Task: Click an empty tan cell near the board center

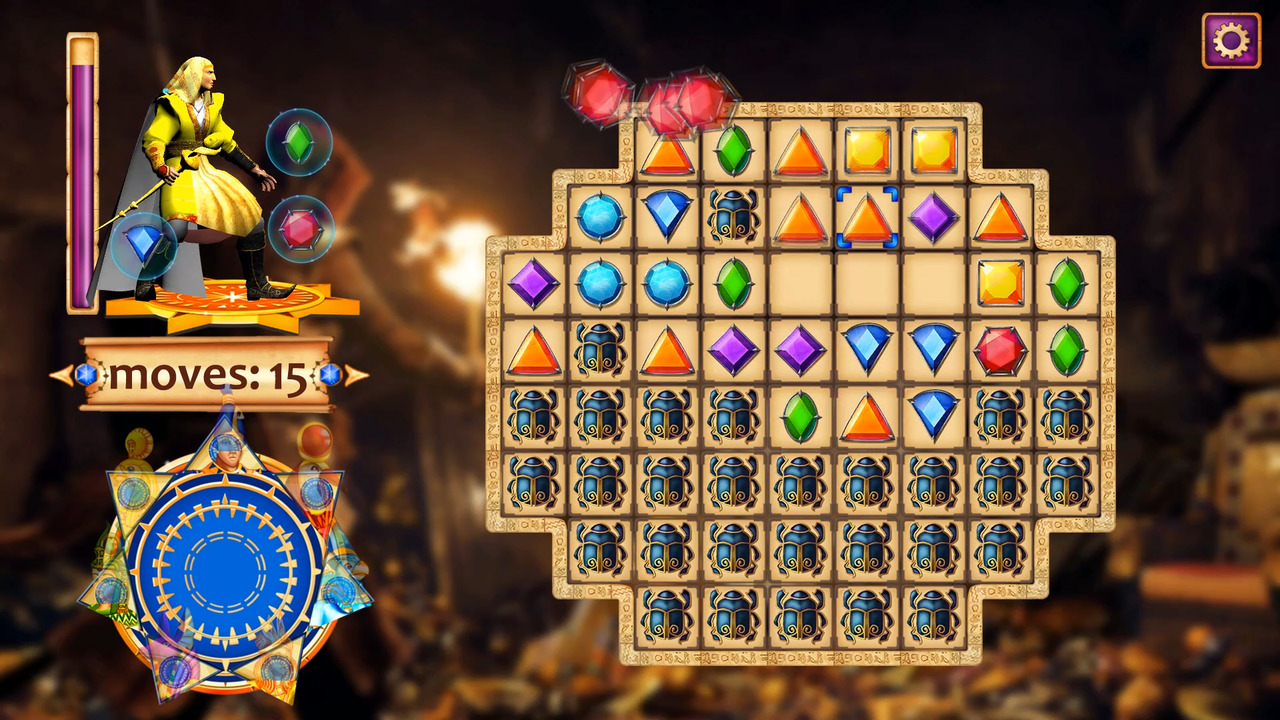Action: (800, 282)
